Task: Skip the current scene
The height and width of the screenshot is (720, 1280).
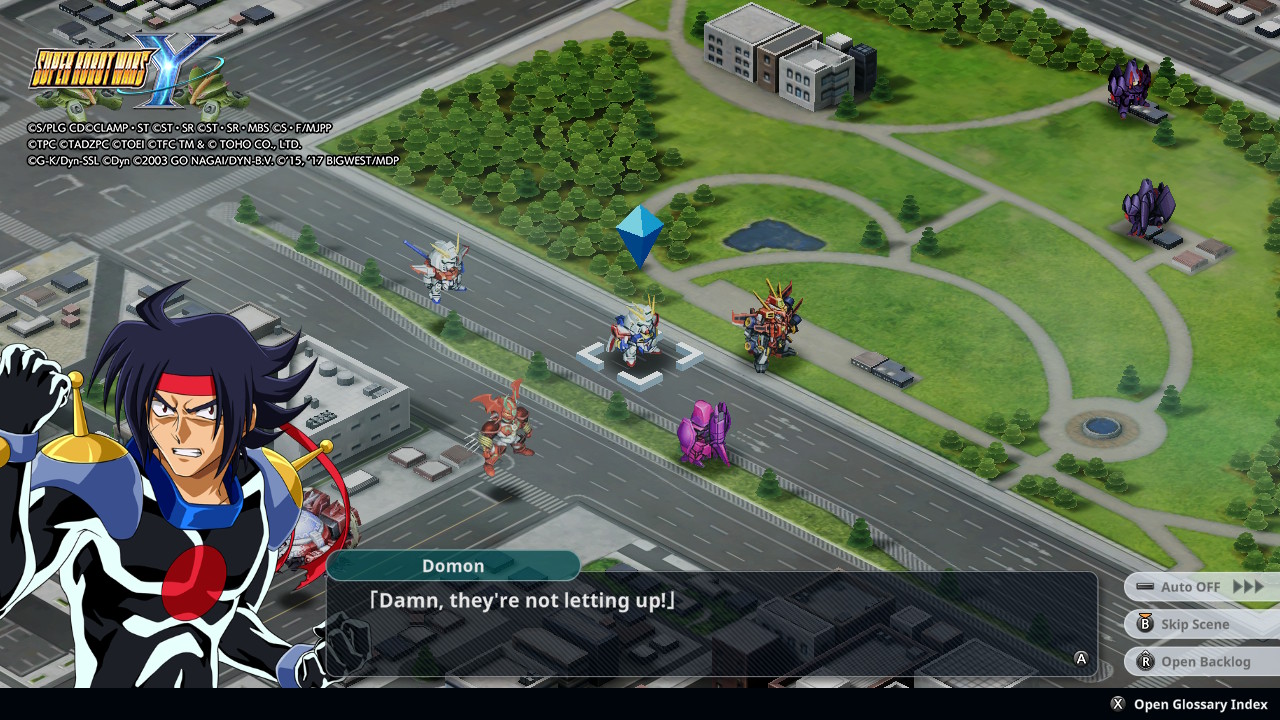Action: coord(1194,624)
